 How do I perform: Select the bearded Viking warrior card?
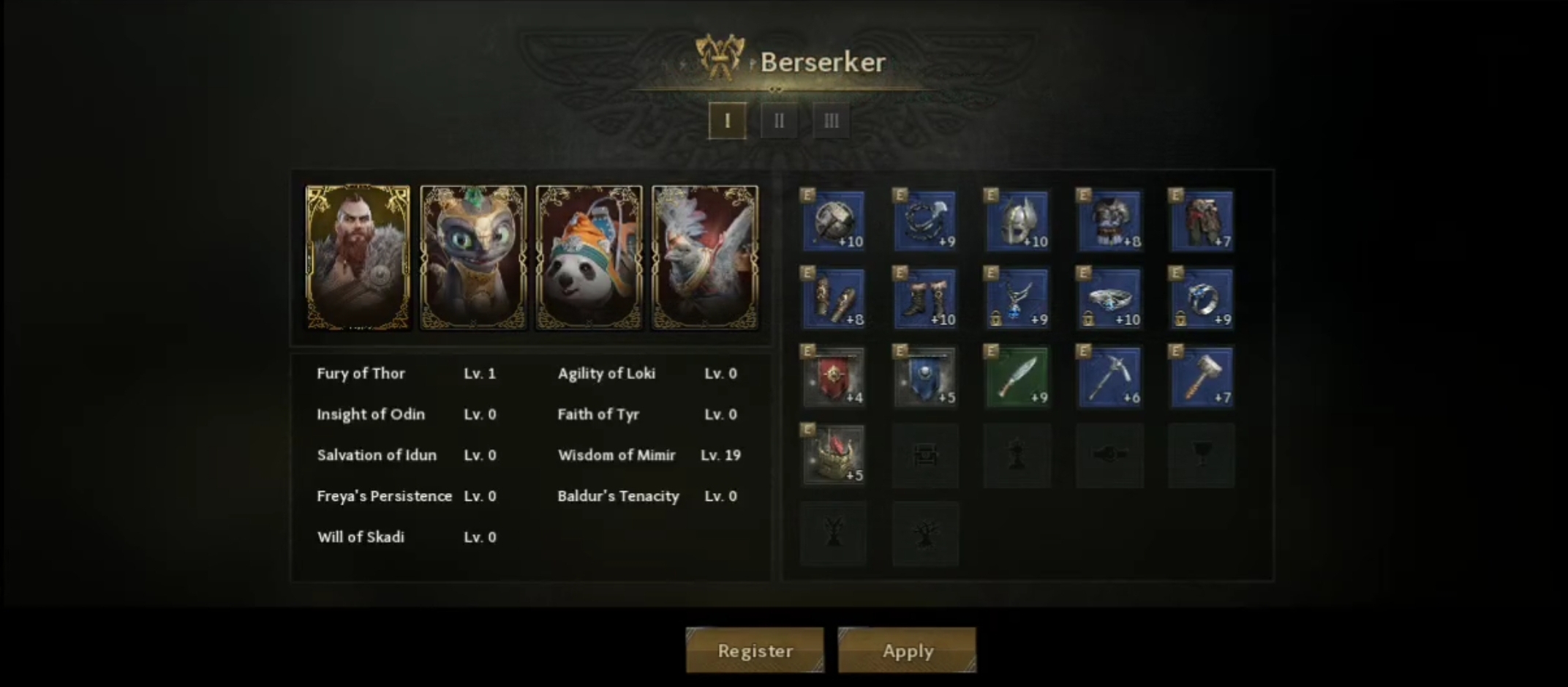pos(358,257)
